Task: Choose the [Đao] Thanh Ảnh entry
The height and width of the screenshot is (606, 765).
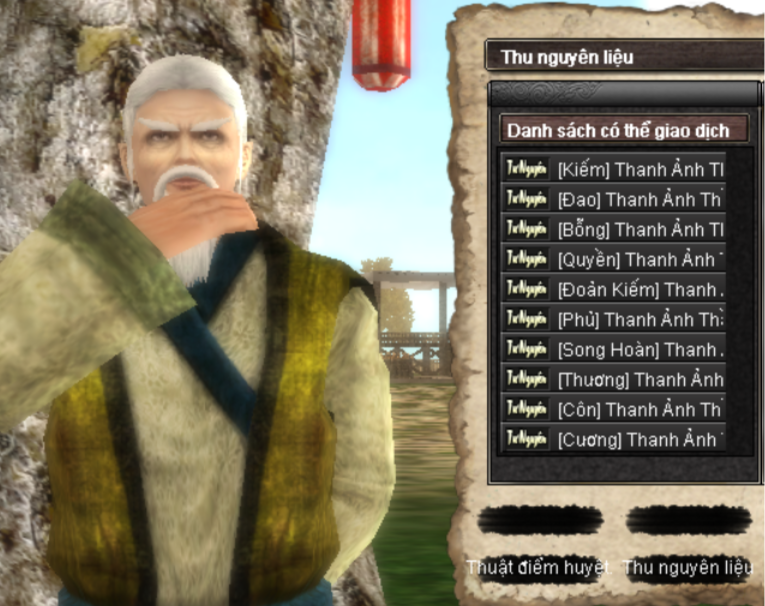Action: pos(613,199)
